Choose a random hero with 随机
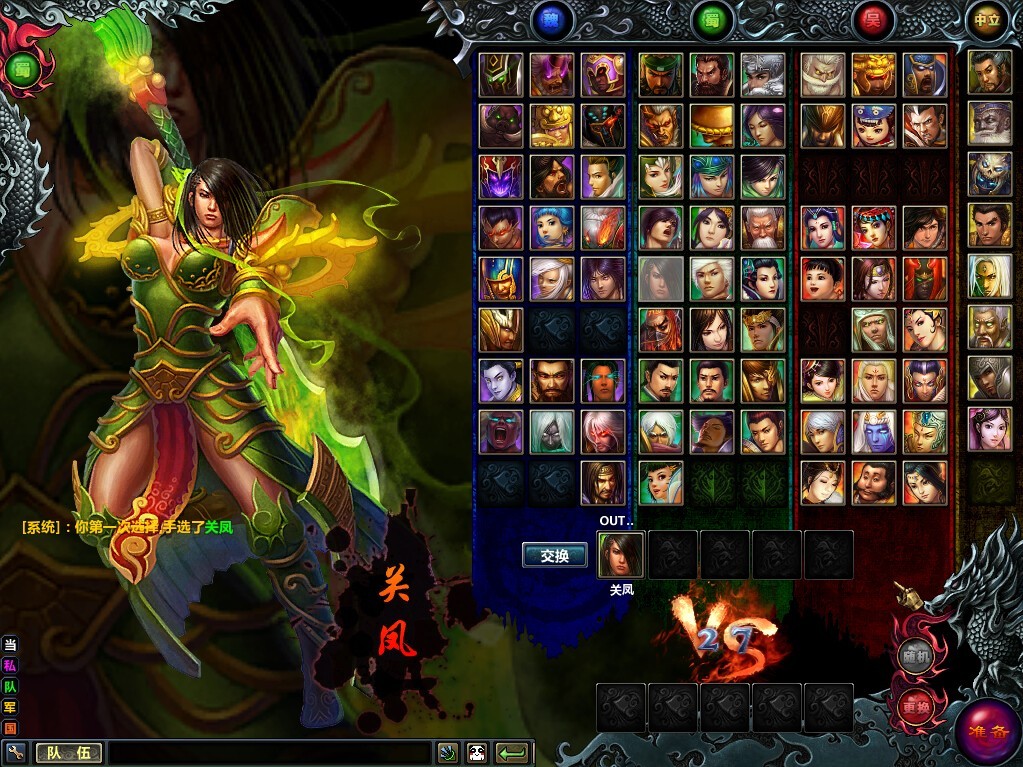Screen dimensions: 1023x767 (x=913, y=656)
